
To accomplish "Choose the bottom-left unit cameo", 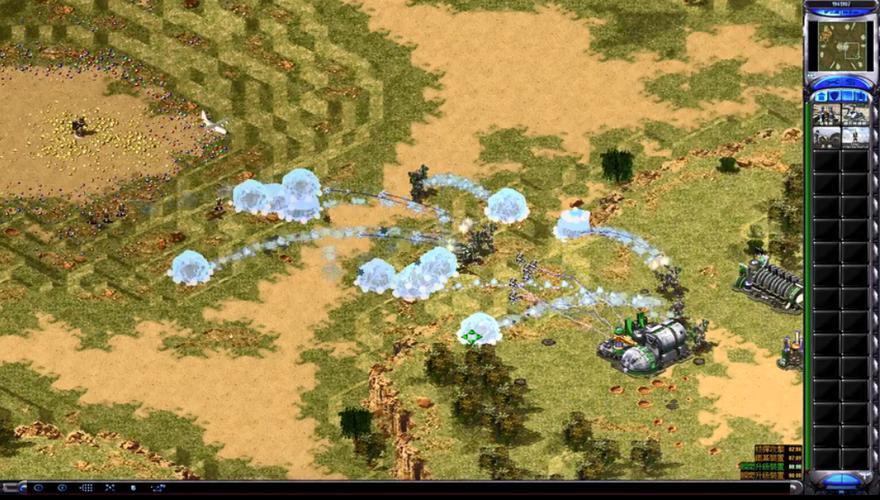I will 826,137.
